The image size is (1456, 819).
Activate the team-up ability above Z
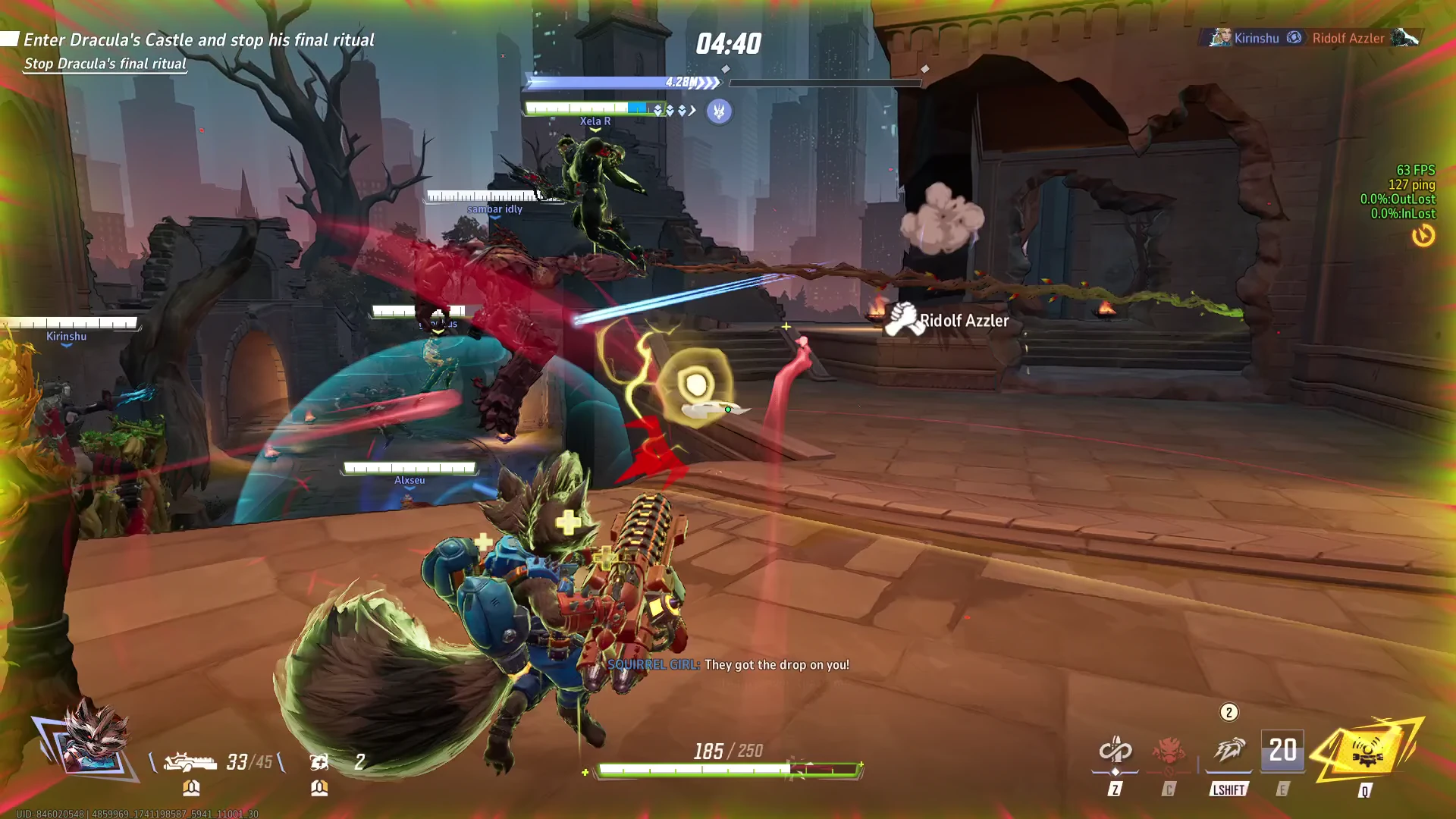pos(1115,752)
